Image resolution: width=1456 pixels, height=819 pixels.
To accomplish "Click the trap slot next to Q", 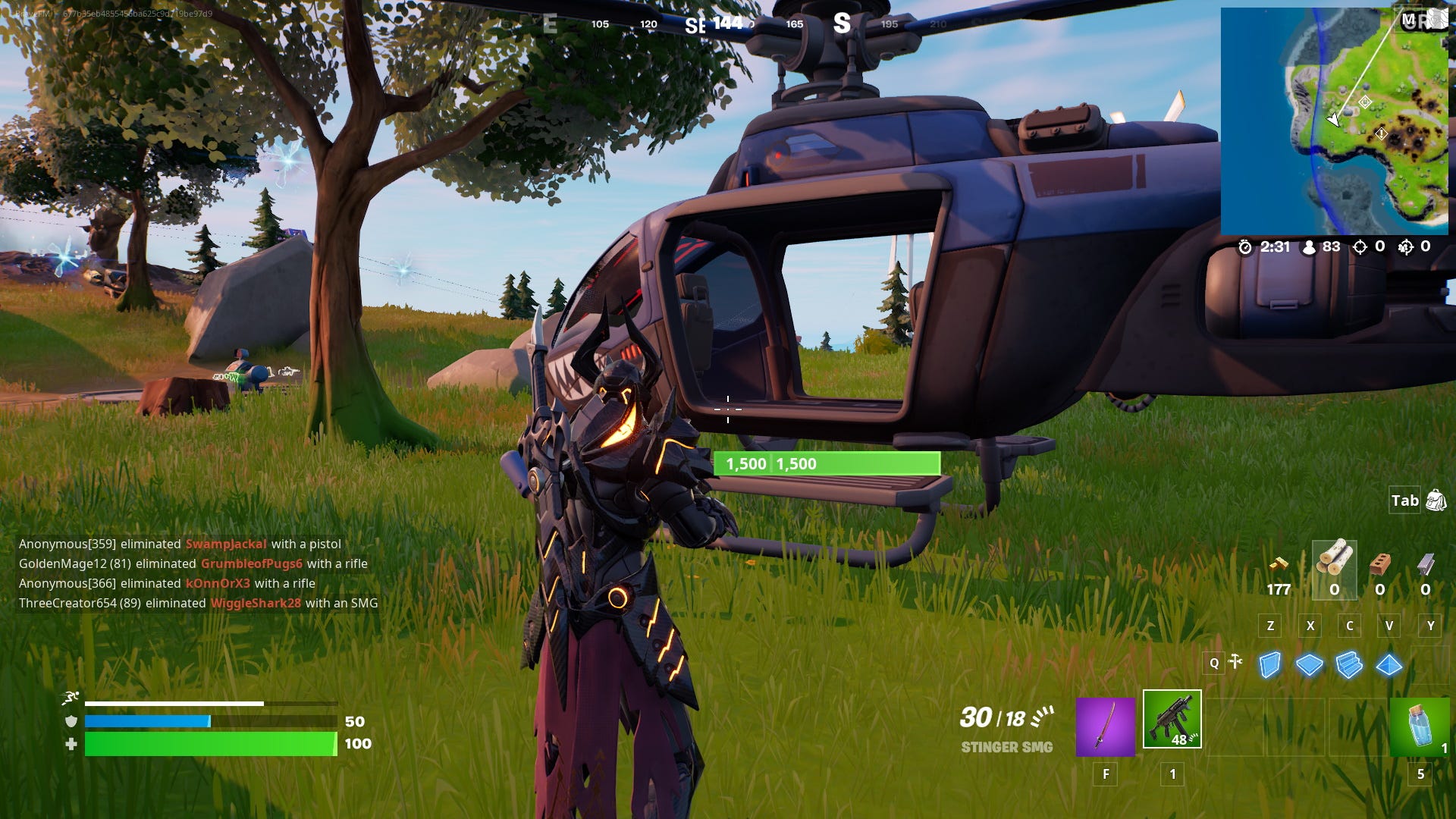I will click(x=1236, y=662).
